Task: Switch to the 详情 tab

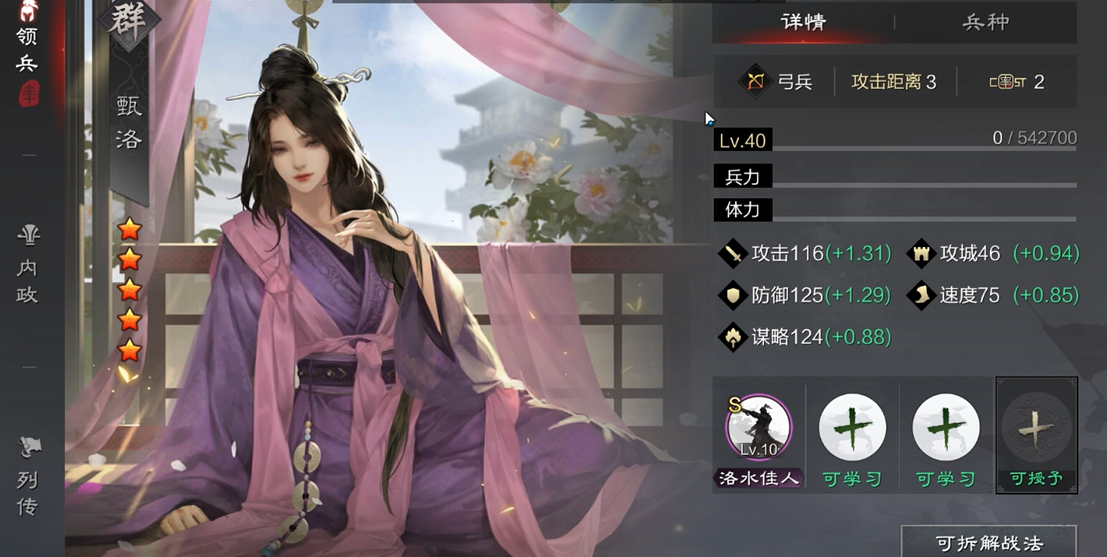Action: pyautogui.click(x=802, y=22)
